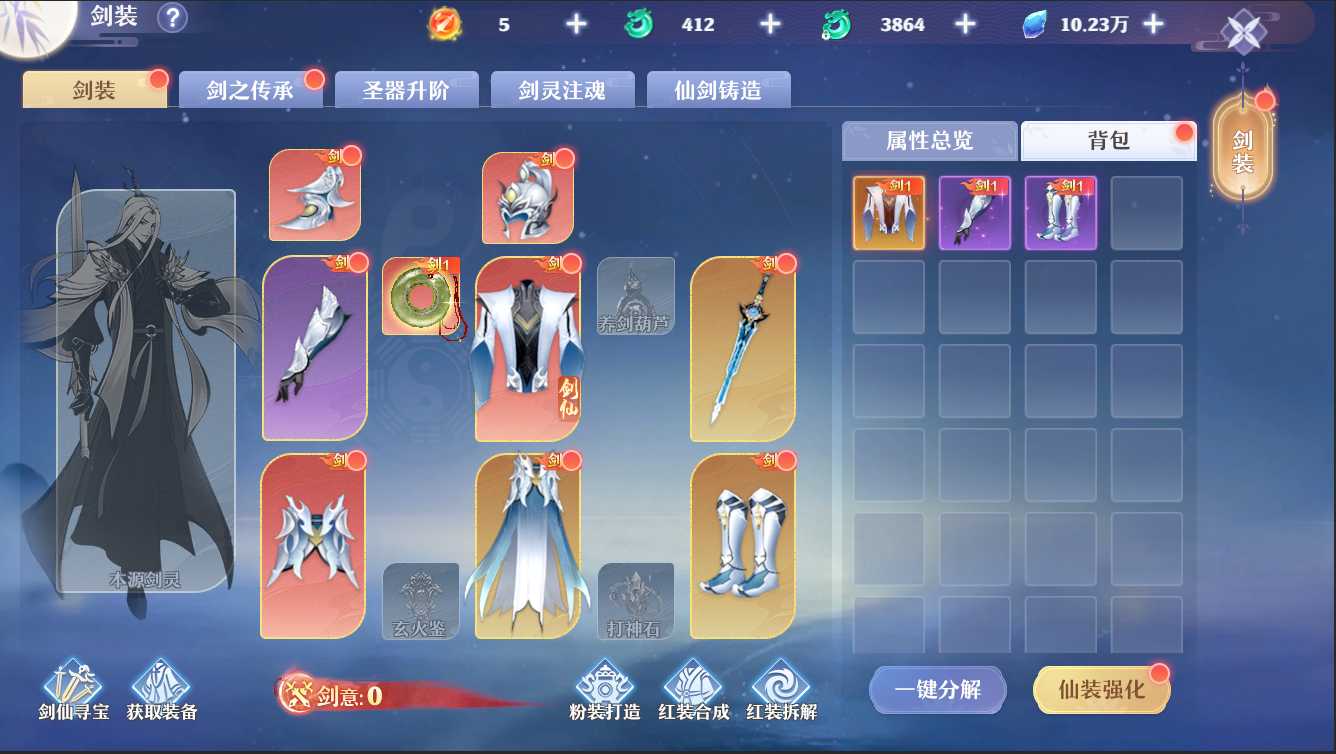This screenshot has width=1336, height=754.
Task: Select the purple boots in the backpack
Action: point(1060,212)
